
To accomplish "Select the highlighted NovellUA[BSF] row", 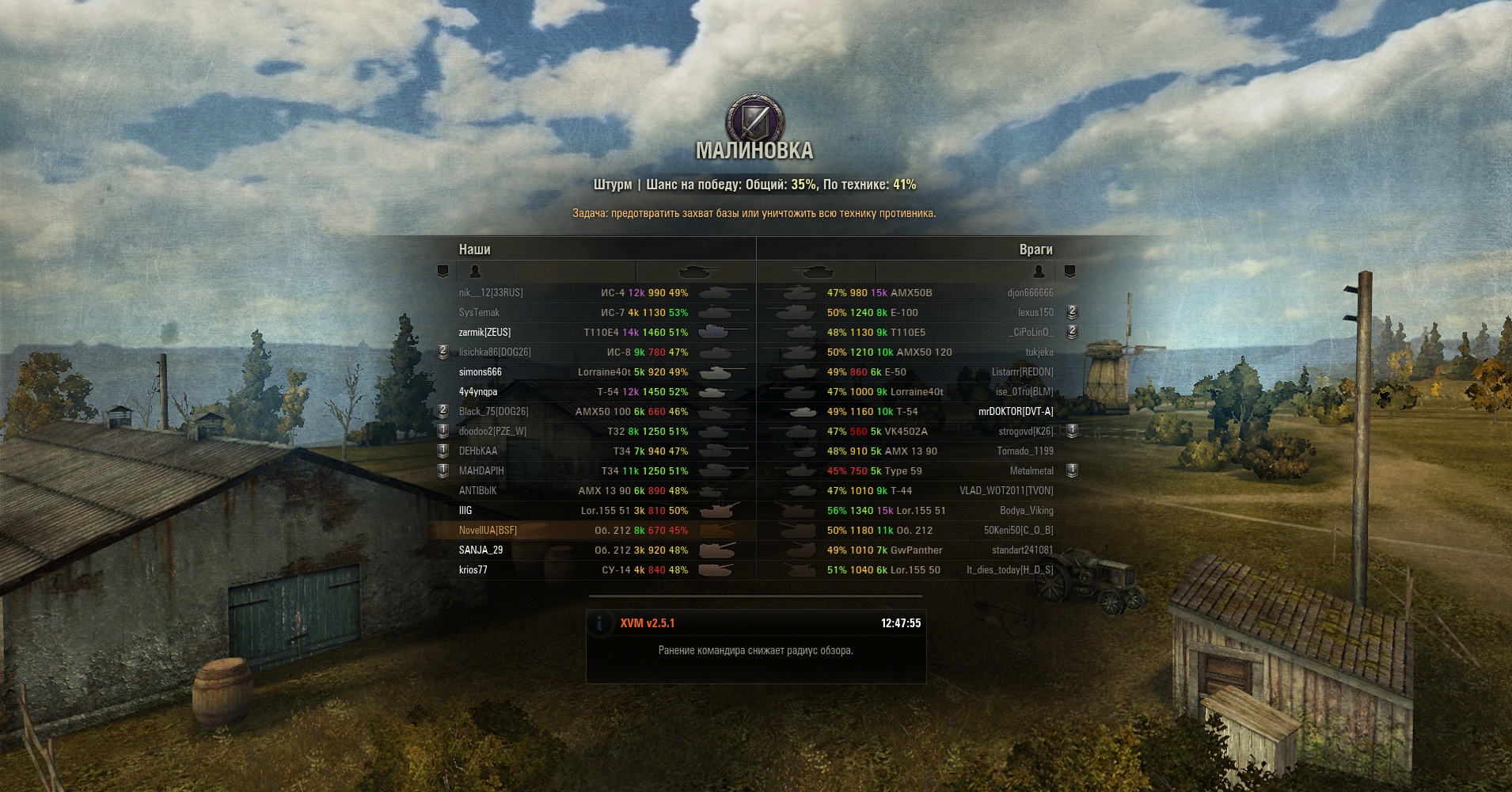I will pyautogui.click(x=488, y=531).
